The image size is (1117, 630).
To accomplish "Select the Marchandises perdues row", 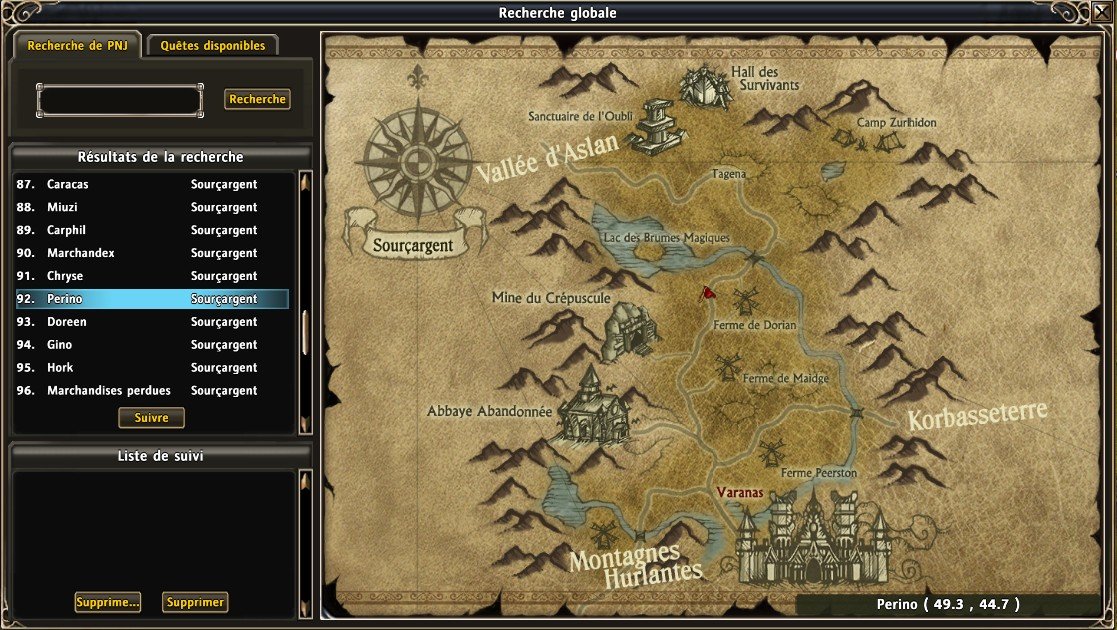I will (152, 391).
